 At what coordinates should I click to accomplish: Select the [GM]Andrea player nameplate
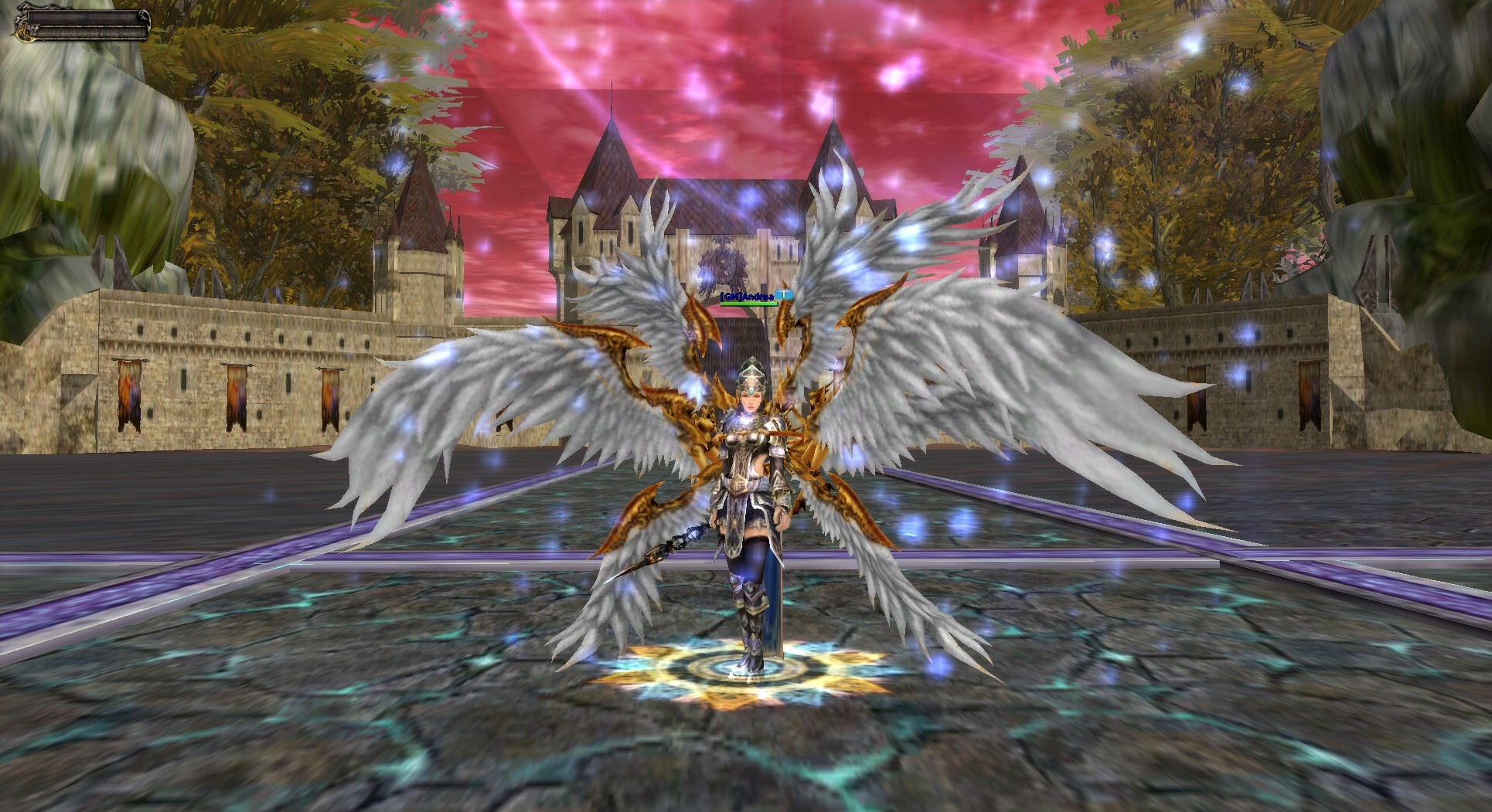[x=747, y=295]
